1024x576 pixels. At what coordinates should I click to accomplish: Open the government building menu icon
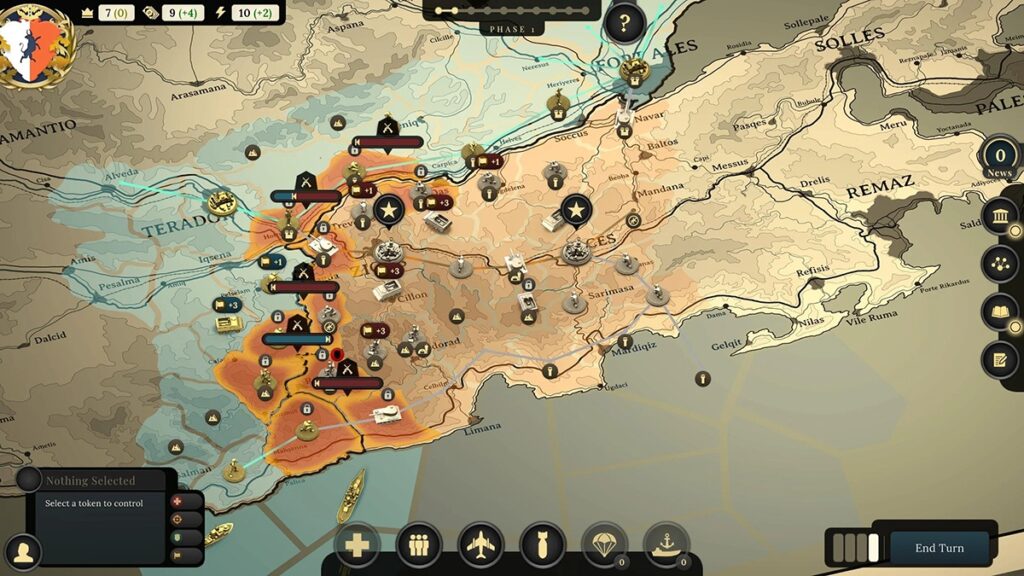[999, 217]
